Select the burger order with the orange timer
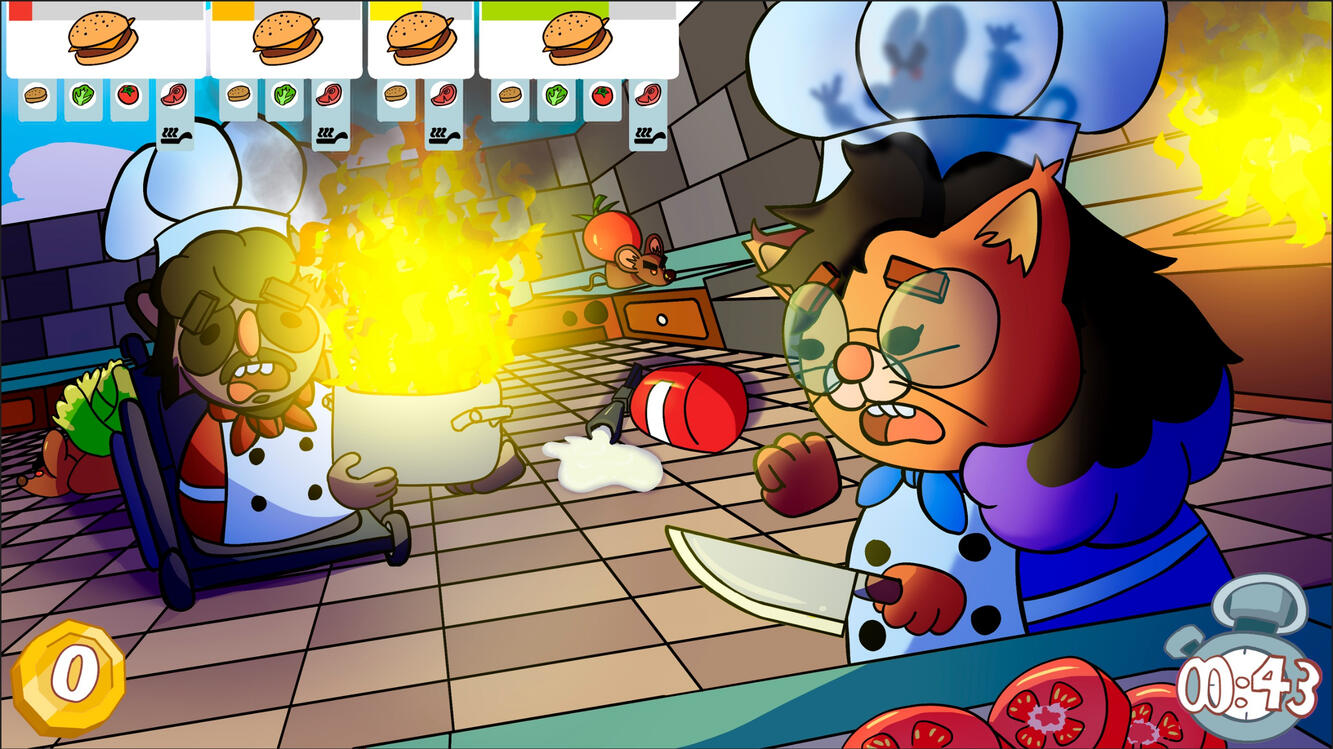 click(286, 40)
